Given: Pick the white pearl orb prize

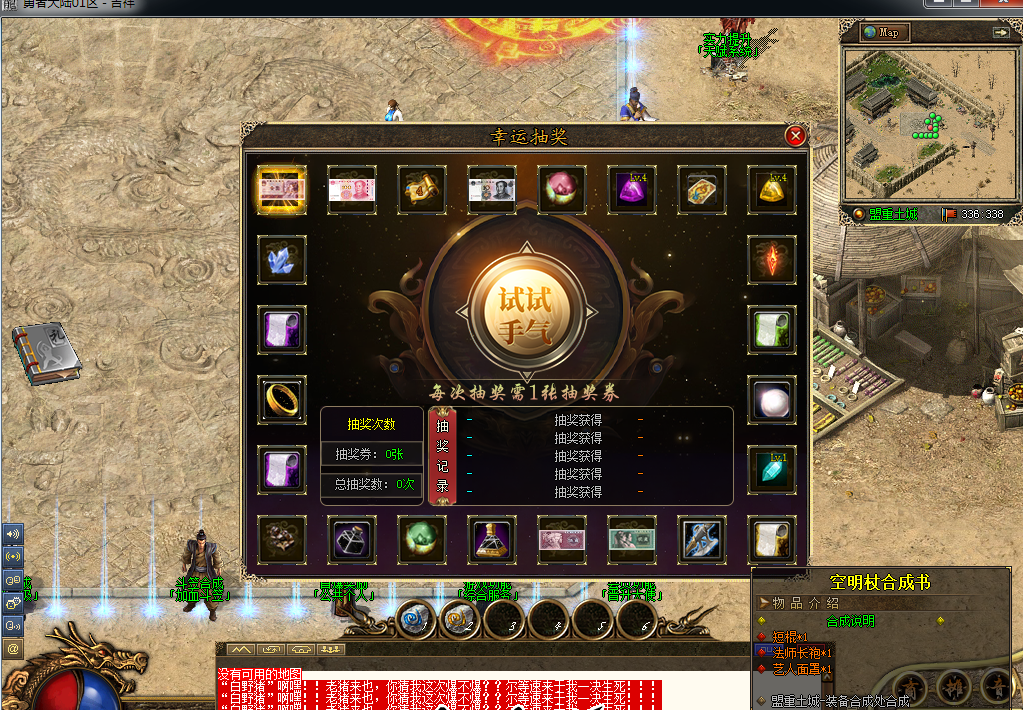Looking at the screenshot, I should point(772,399).
